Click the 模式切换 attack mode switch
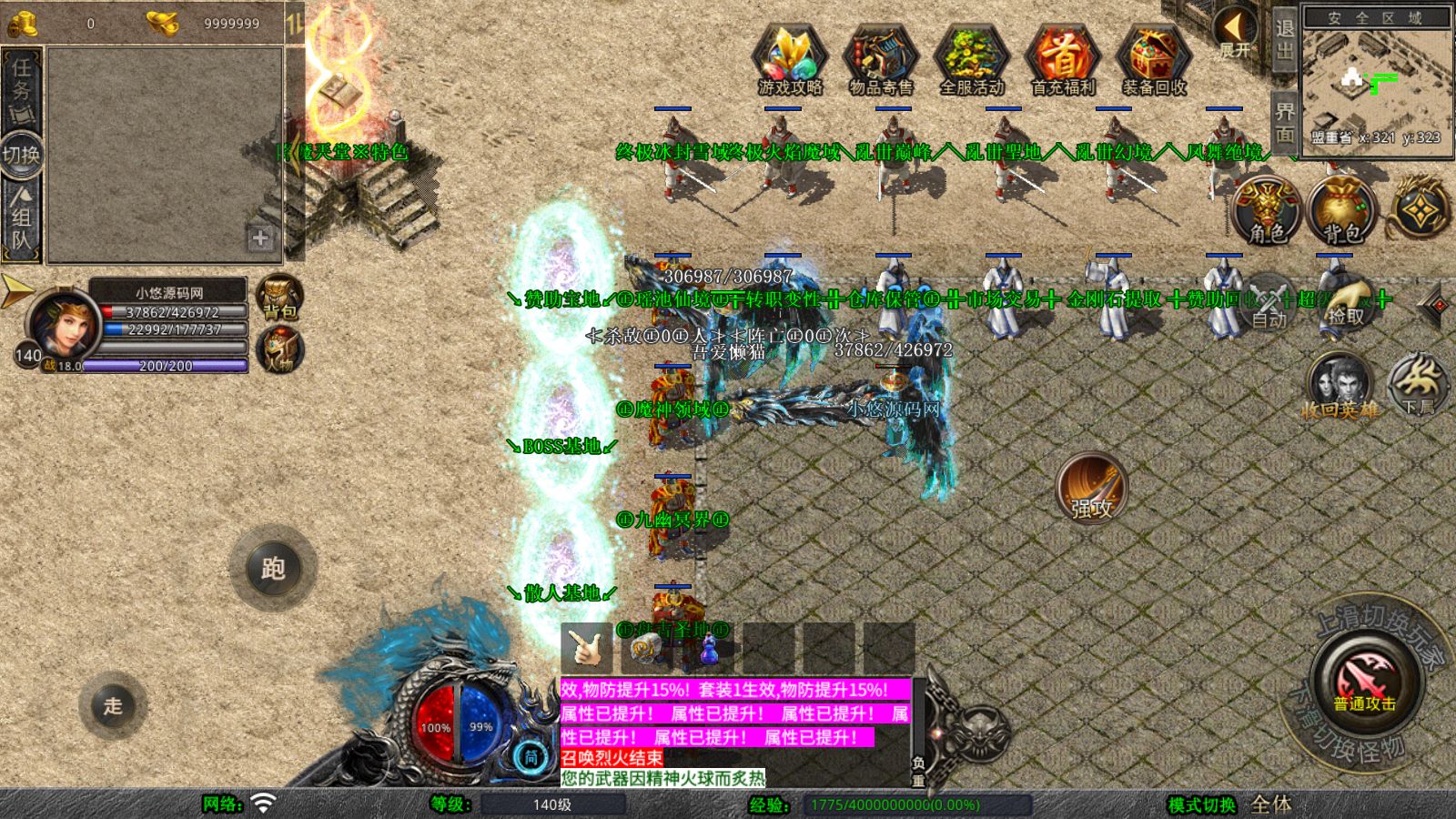 click(1202, 804)
